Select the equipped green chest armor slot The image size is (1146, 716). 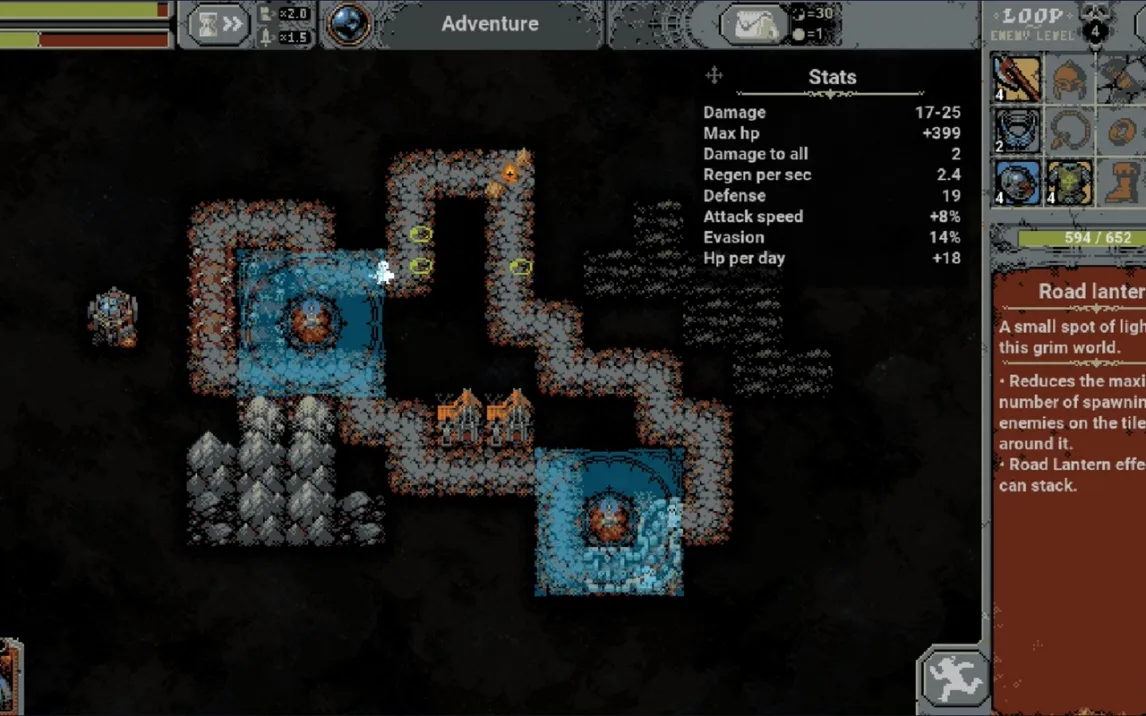coord(1069,182)
